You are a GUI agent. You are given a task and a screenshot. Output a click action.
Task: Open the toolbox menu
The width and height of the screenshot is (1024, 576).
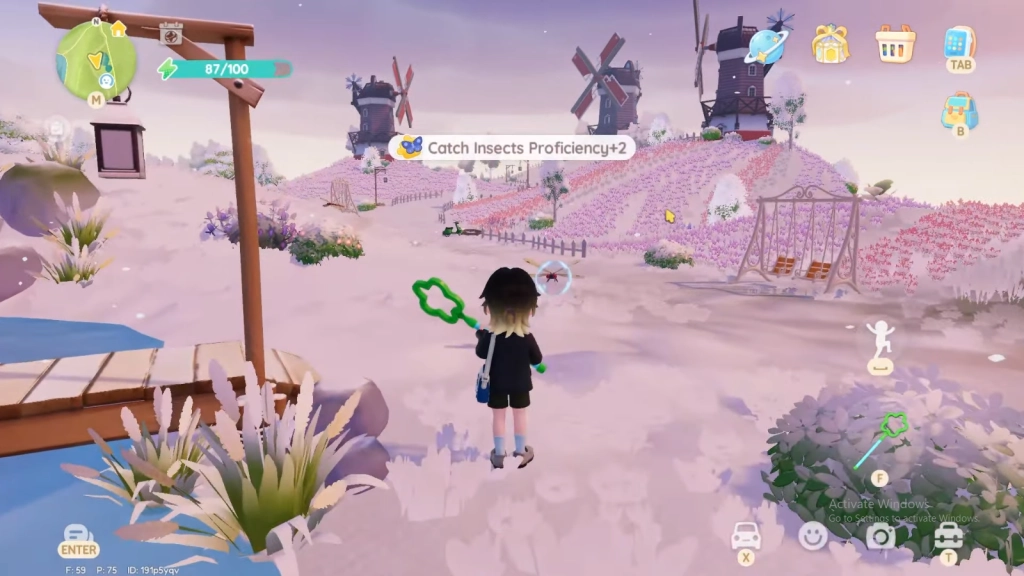tap(947, 536)
